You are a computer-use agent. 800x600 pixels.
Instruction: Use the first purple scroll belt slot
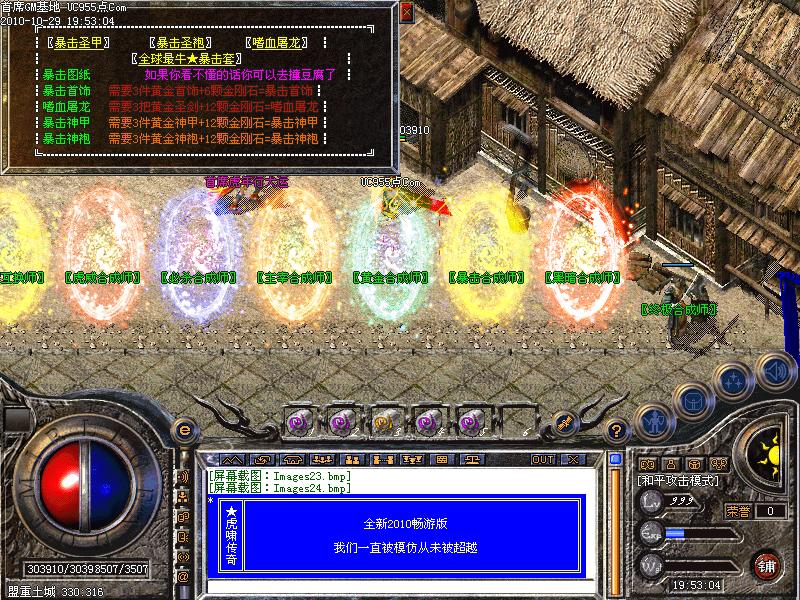[299, 422]
